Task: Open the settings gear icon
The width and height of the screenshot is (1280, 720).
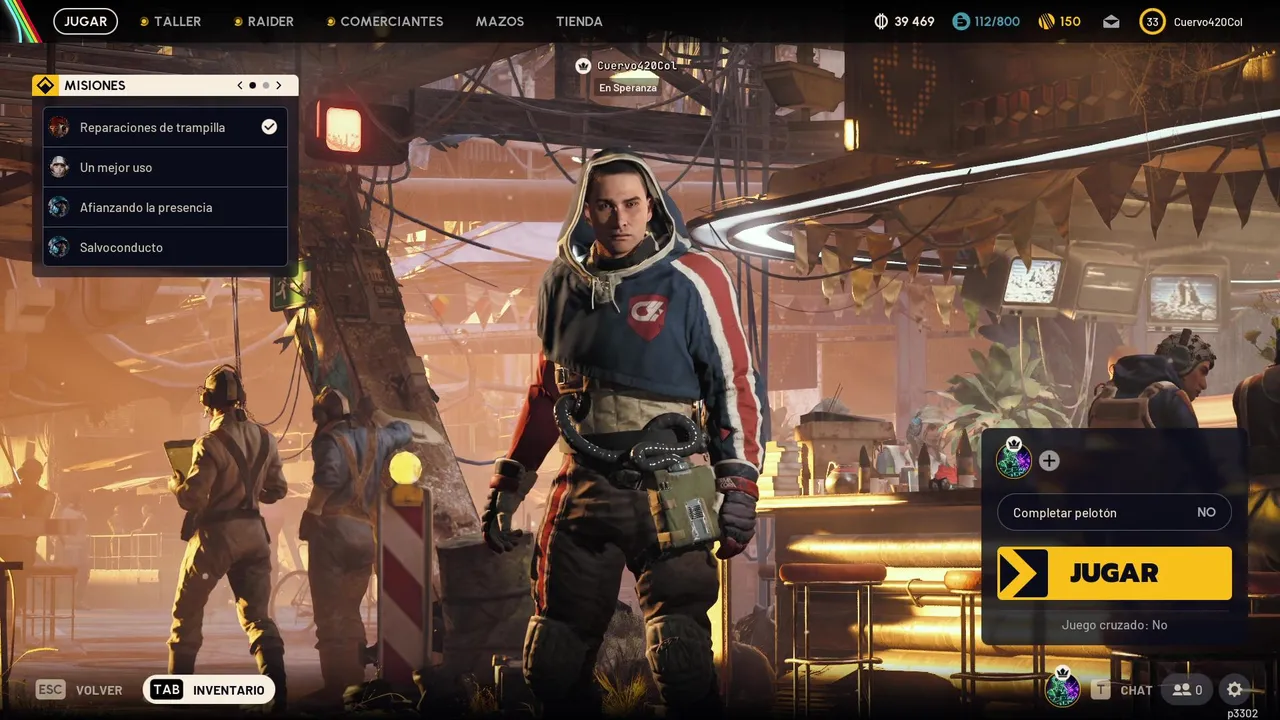Action: [1235, 689]
